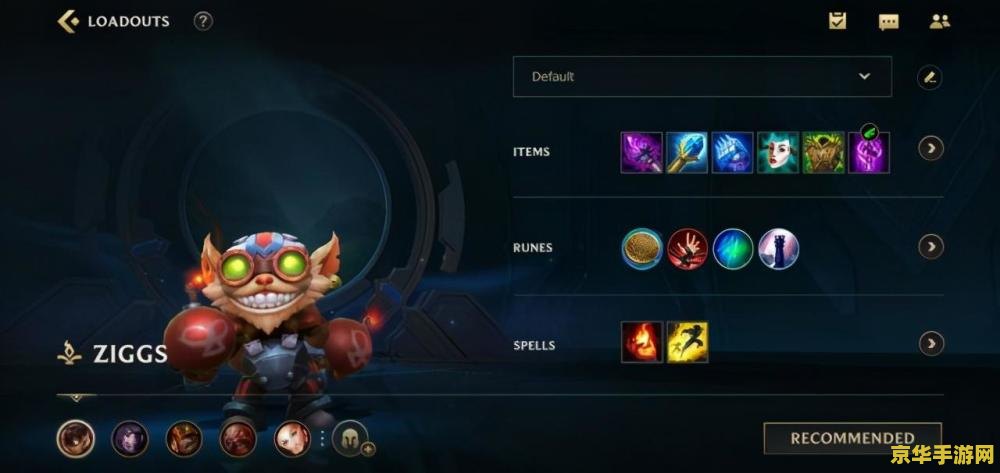Open the friends list icon
Viewport: 1000px width, 473px height.
[939, 21]
